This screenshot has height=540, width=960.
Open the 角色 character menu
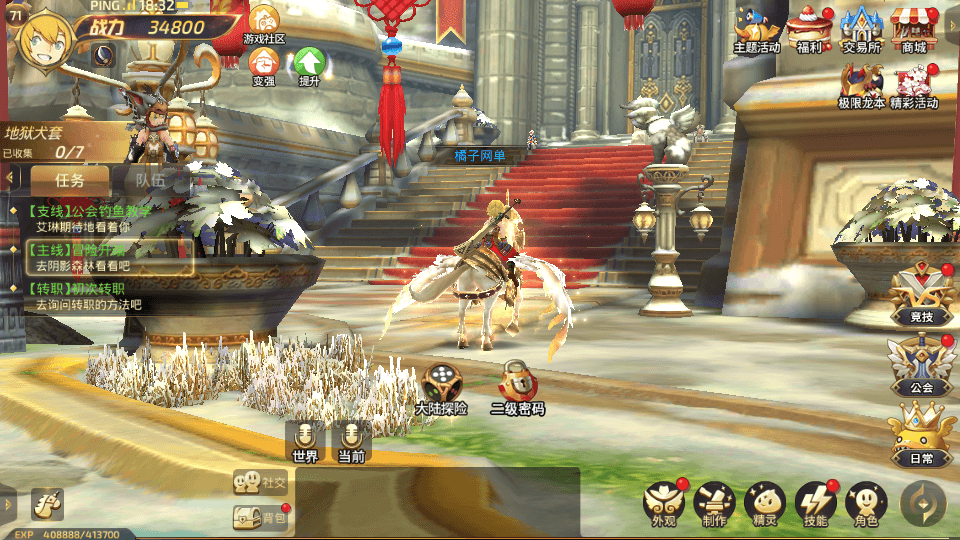[866, 502]
